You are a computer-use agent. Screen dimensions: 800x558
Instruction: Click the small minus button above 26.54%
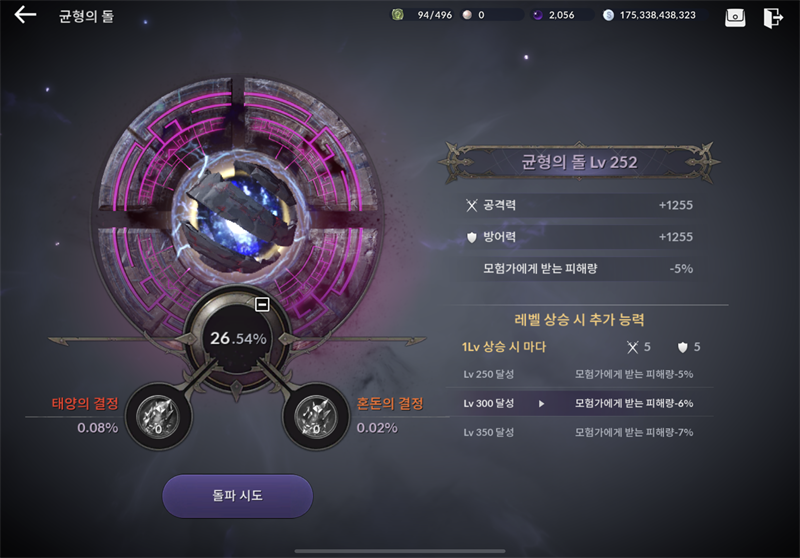262,304
